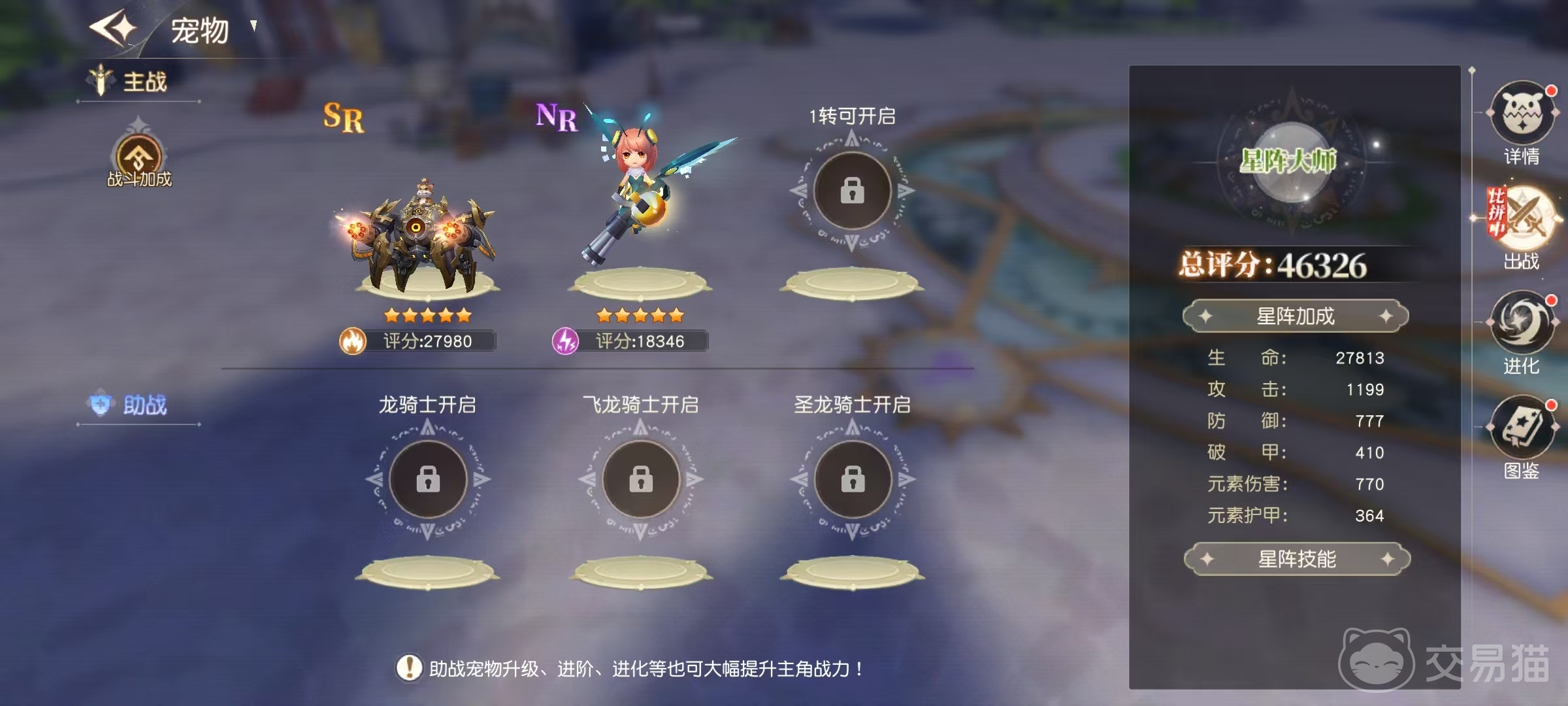Tap the locked 龙骑士开启 assist slot
The height and width of the screenshot is (706, 1568).
point(428,479)
